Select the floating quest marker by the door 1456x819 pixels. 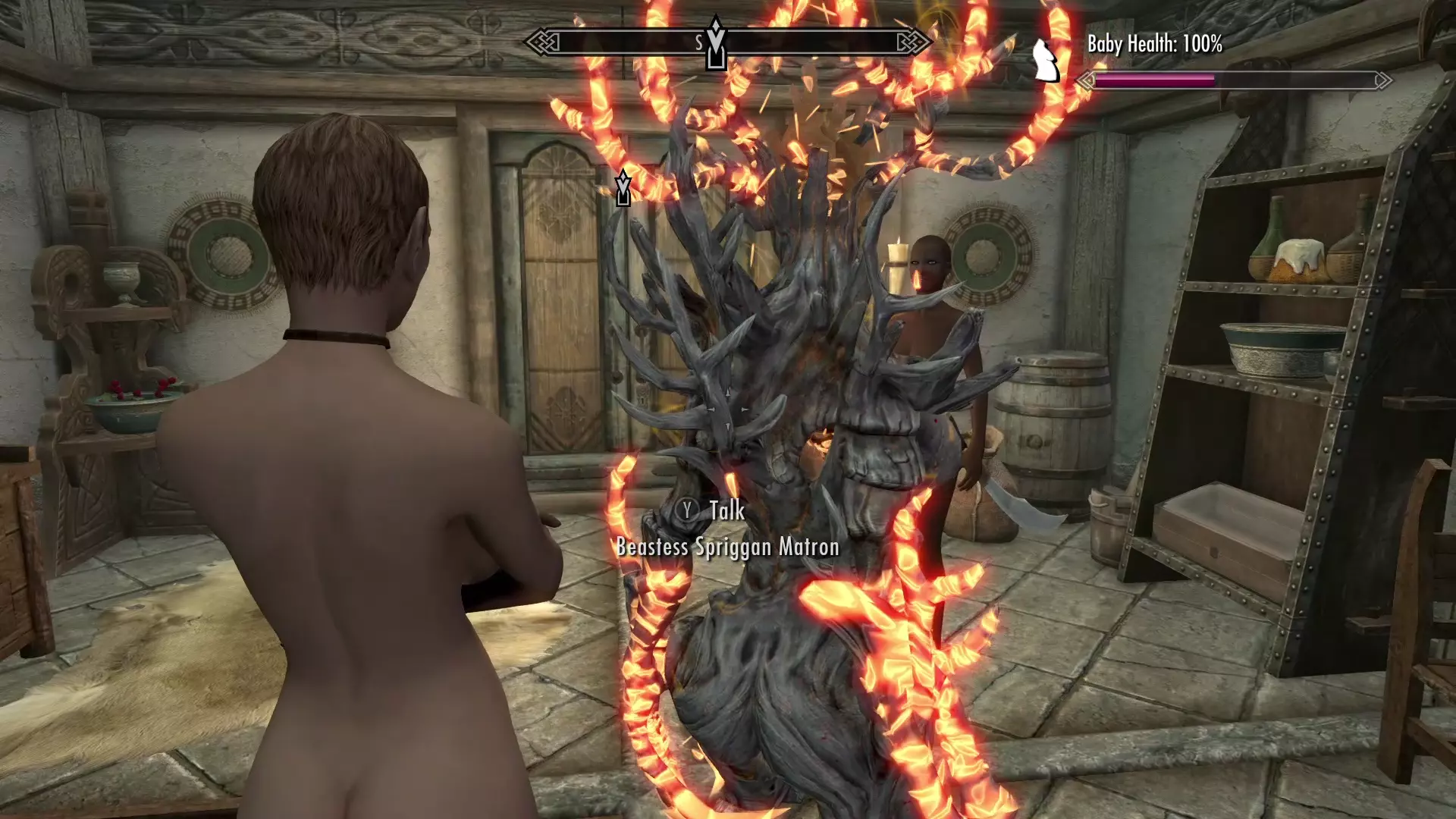click(623, 188)
